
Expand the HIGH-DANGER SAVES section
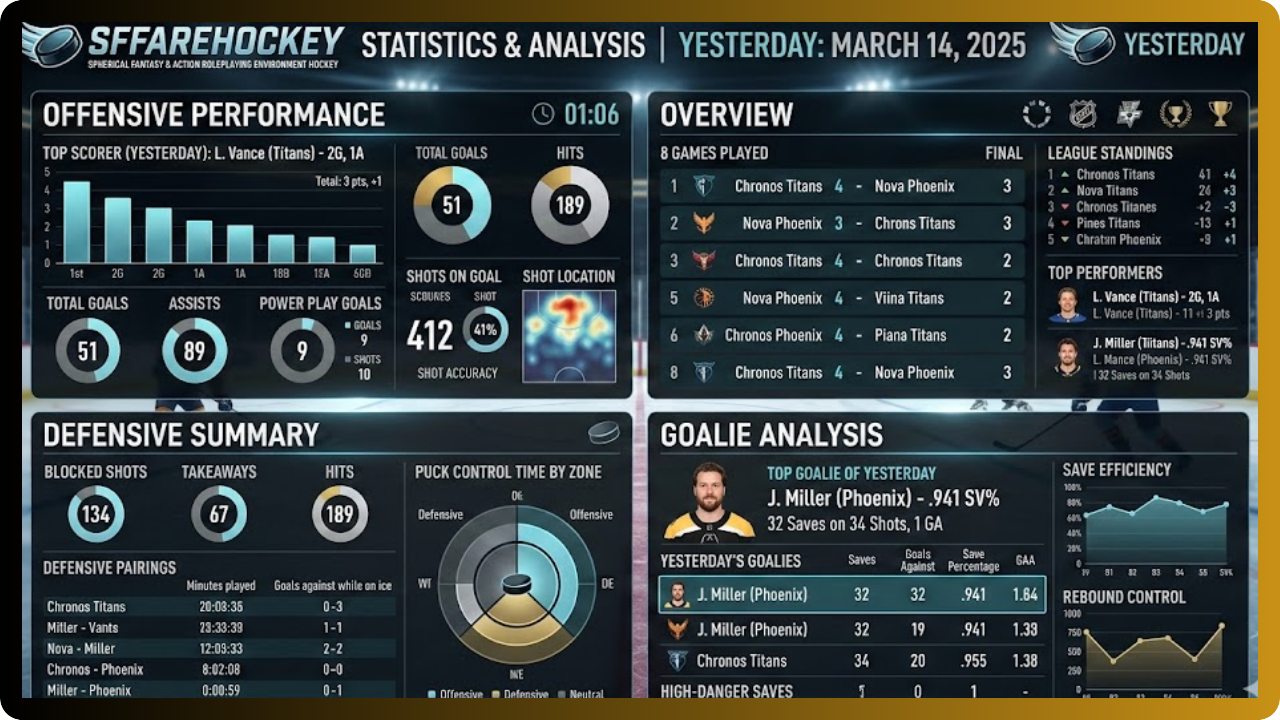tap(725, 691)
